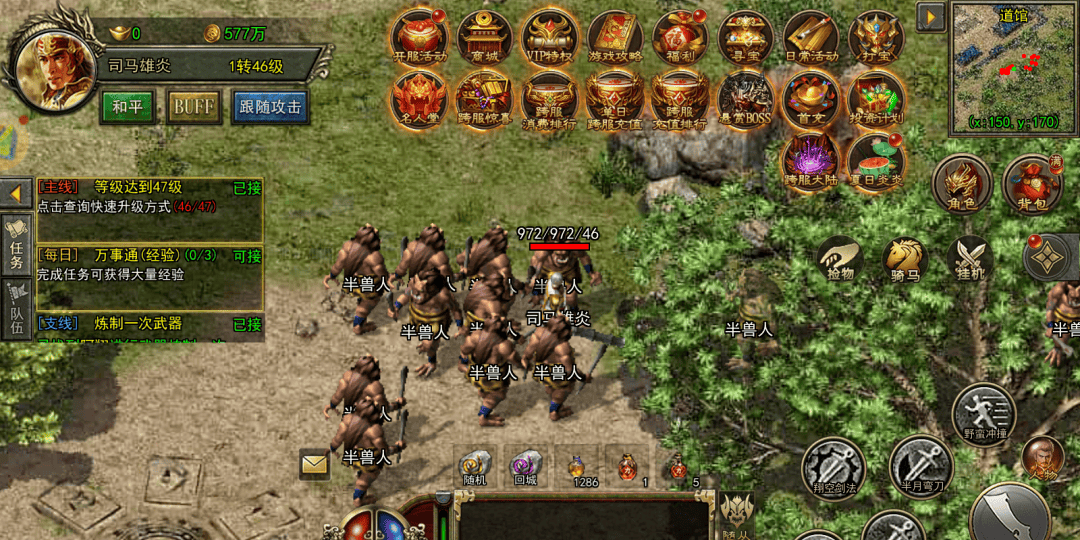The height and width of the screenshot is (540, 1080).
Task: Use the 野蛮冲撞 charge skill
Action: [x=983, y=412]
